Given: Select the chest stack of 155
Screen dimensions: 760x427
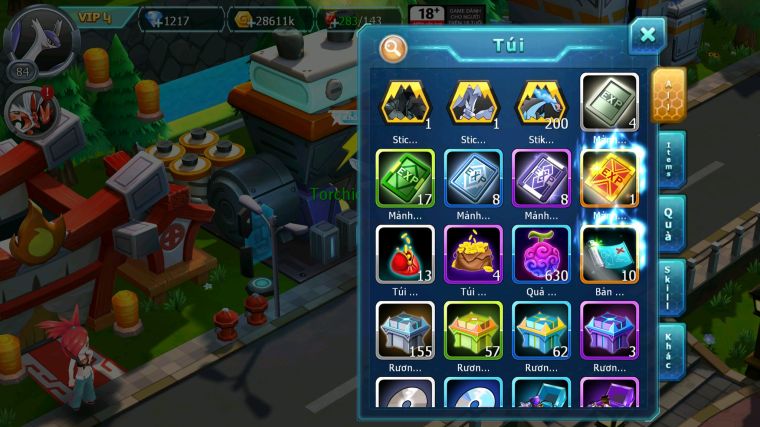Looking at the screenshot, I should 405,328.
